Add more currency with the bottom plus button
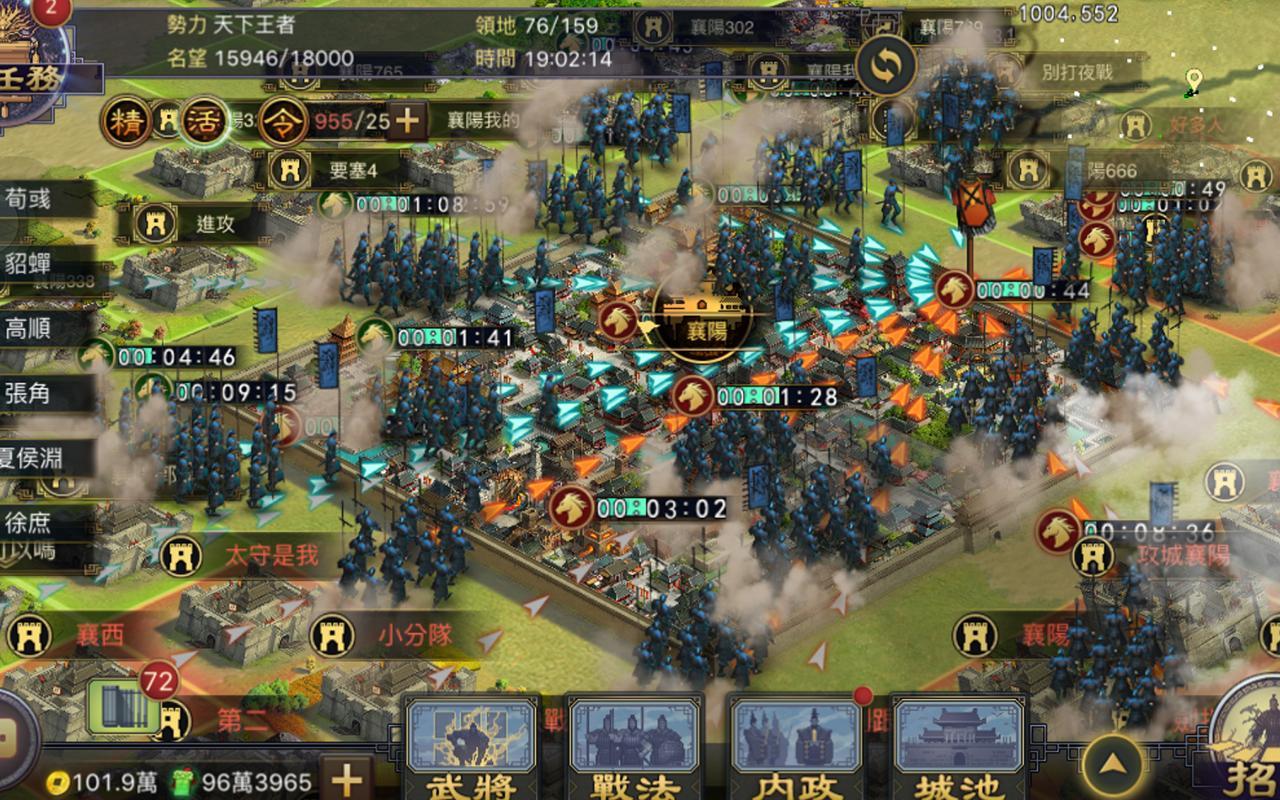This screenshot has height=800, width=1280. coord(346,780)
